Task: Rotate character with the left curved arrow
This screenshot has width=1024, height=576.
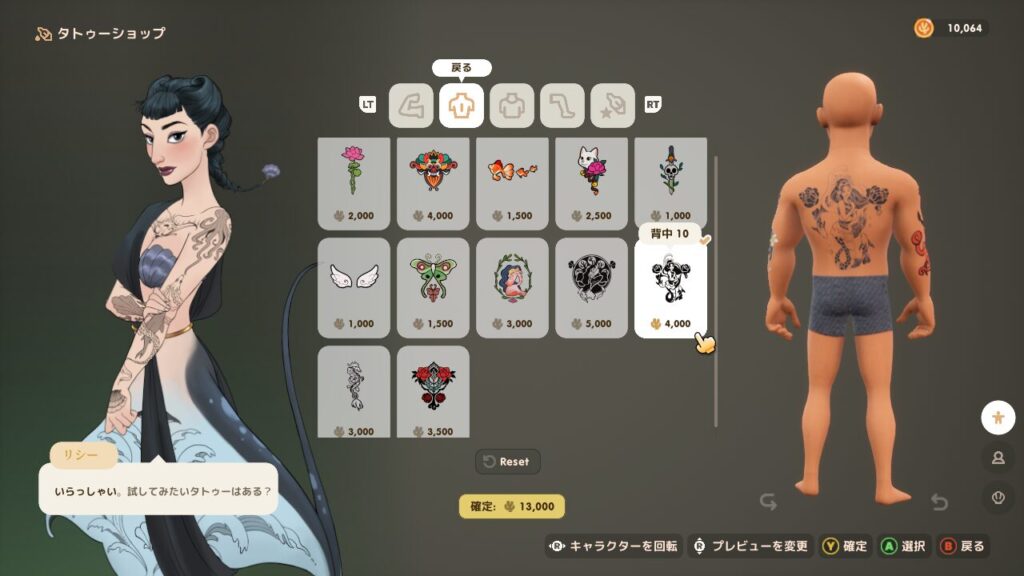Action: (x=768, y=501)
